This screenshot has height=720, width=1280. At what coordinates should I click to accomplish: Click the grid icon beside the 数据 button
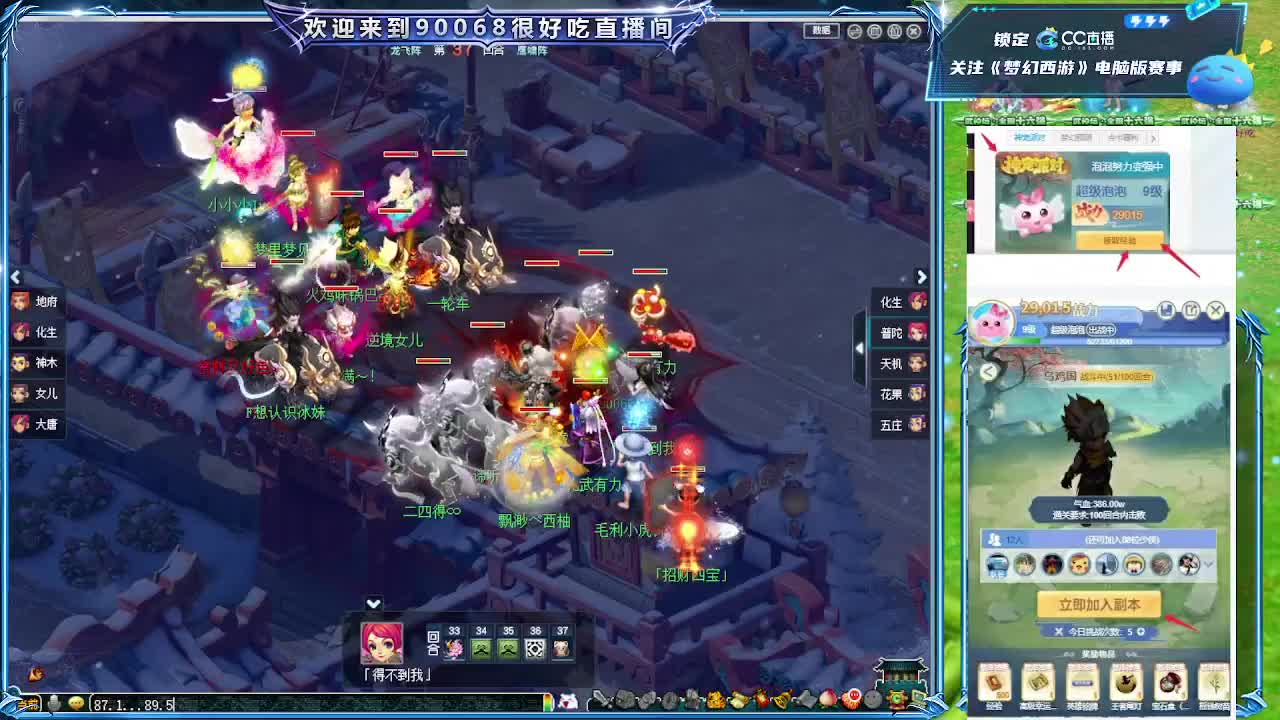[x=874, y=31]
